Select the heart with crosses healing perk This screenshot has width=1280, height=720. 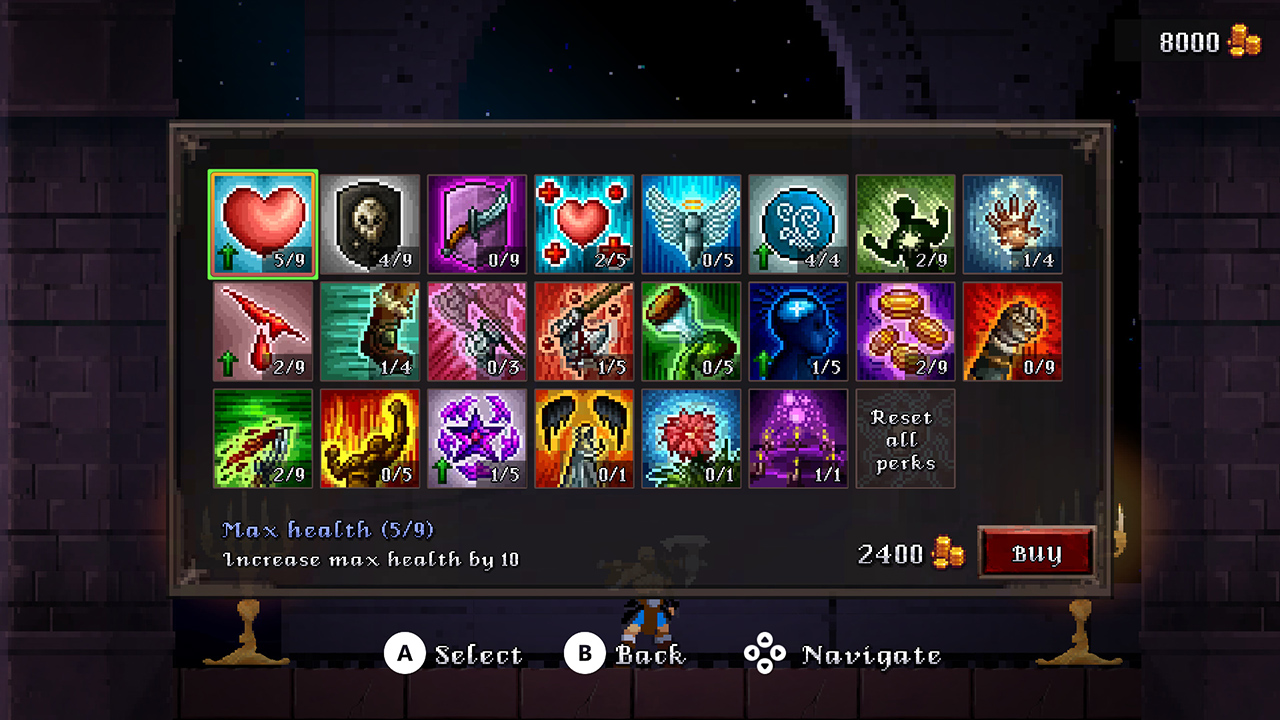pos(583,222)
